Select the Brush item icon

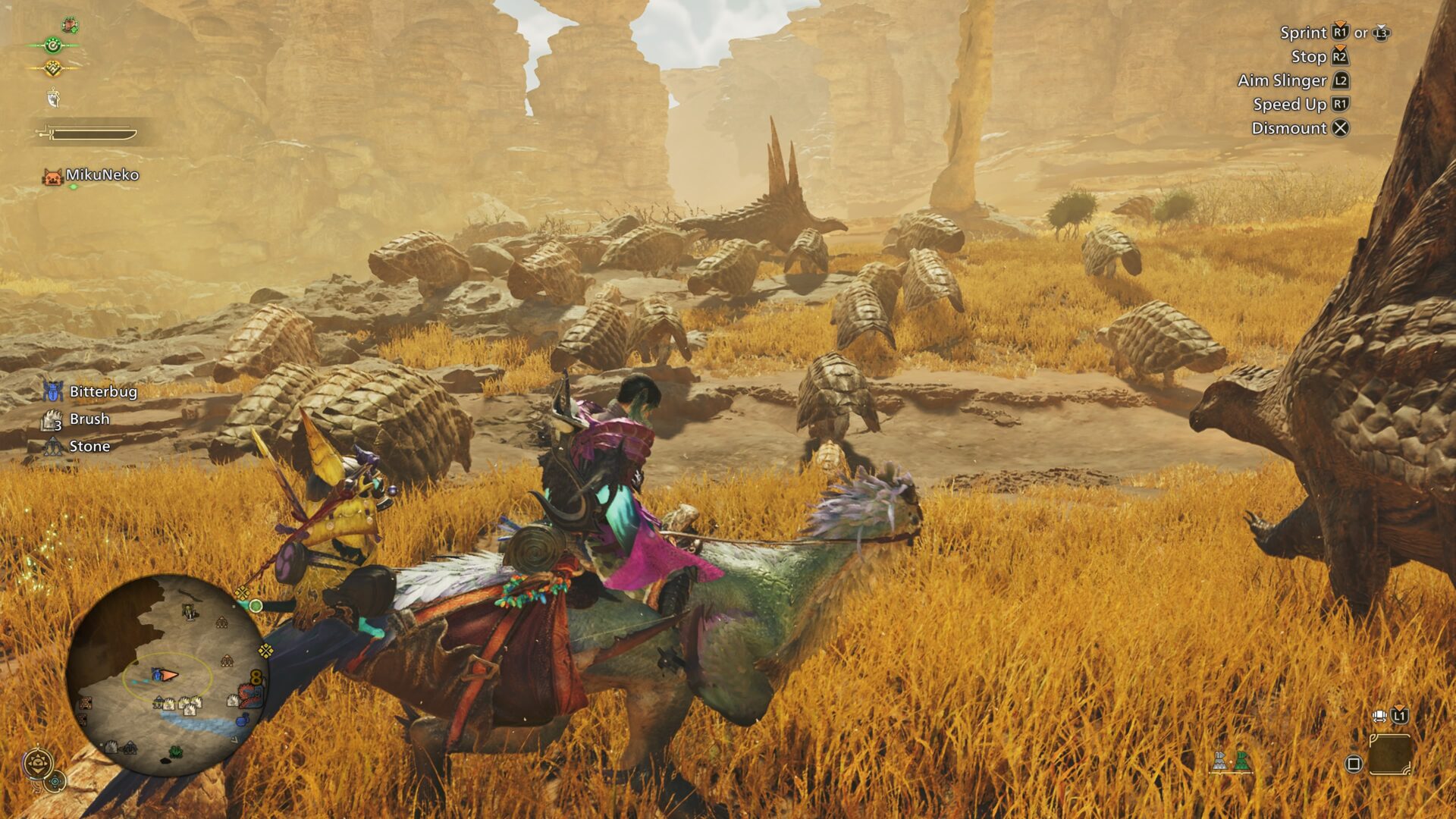(x=52, y=419)
